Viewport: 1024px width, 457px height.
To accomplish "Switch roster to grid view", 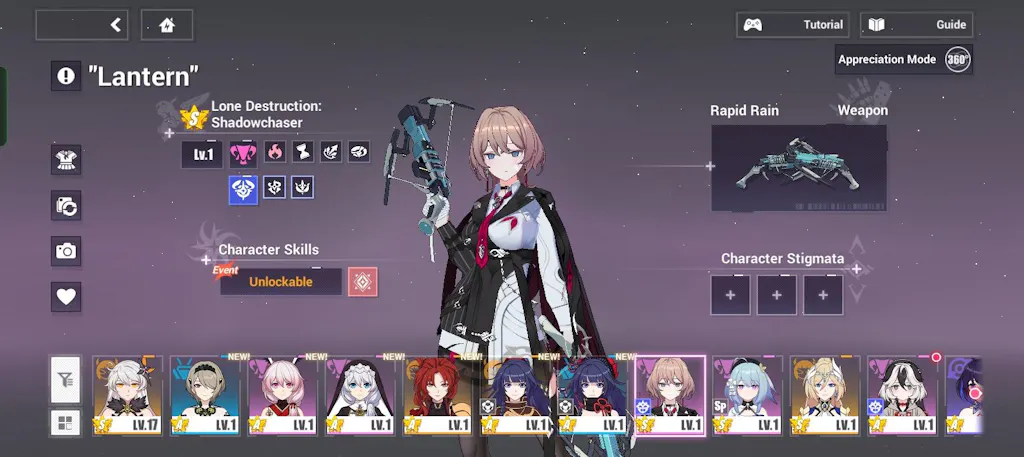I will (66, 422).
